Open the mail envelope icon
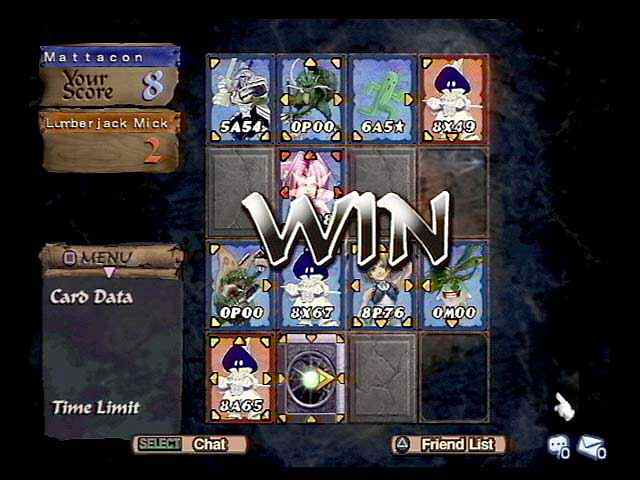 pyautogui.click(x=590, y=447)
